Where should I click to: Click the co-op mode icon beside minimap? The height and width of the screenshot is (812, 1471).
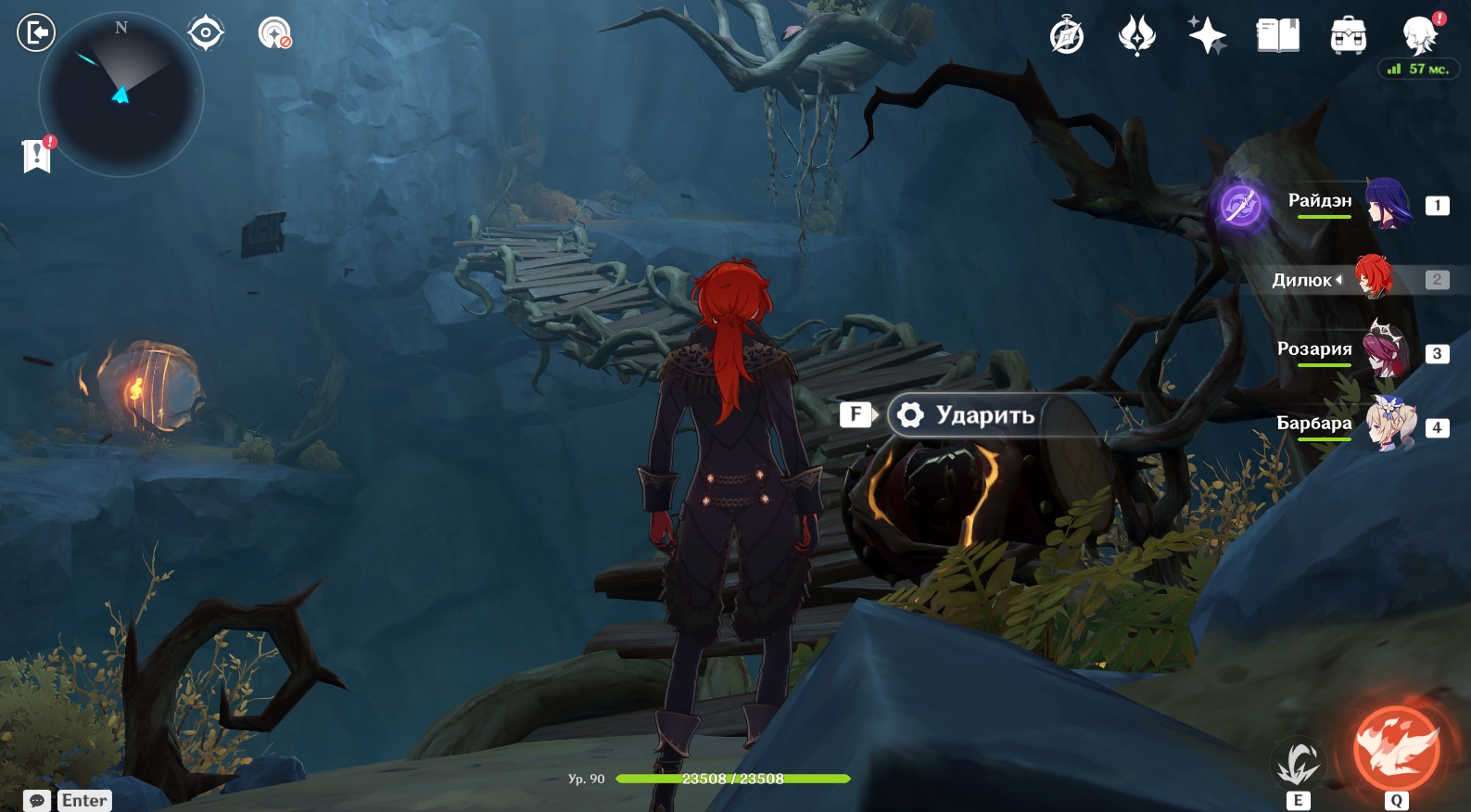(x=274, y=33)
